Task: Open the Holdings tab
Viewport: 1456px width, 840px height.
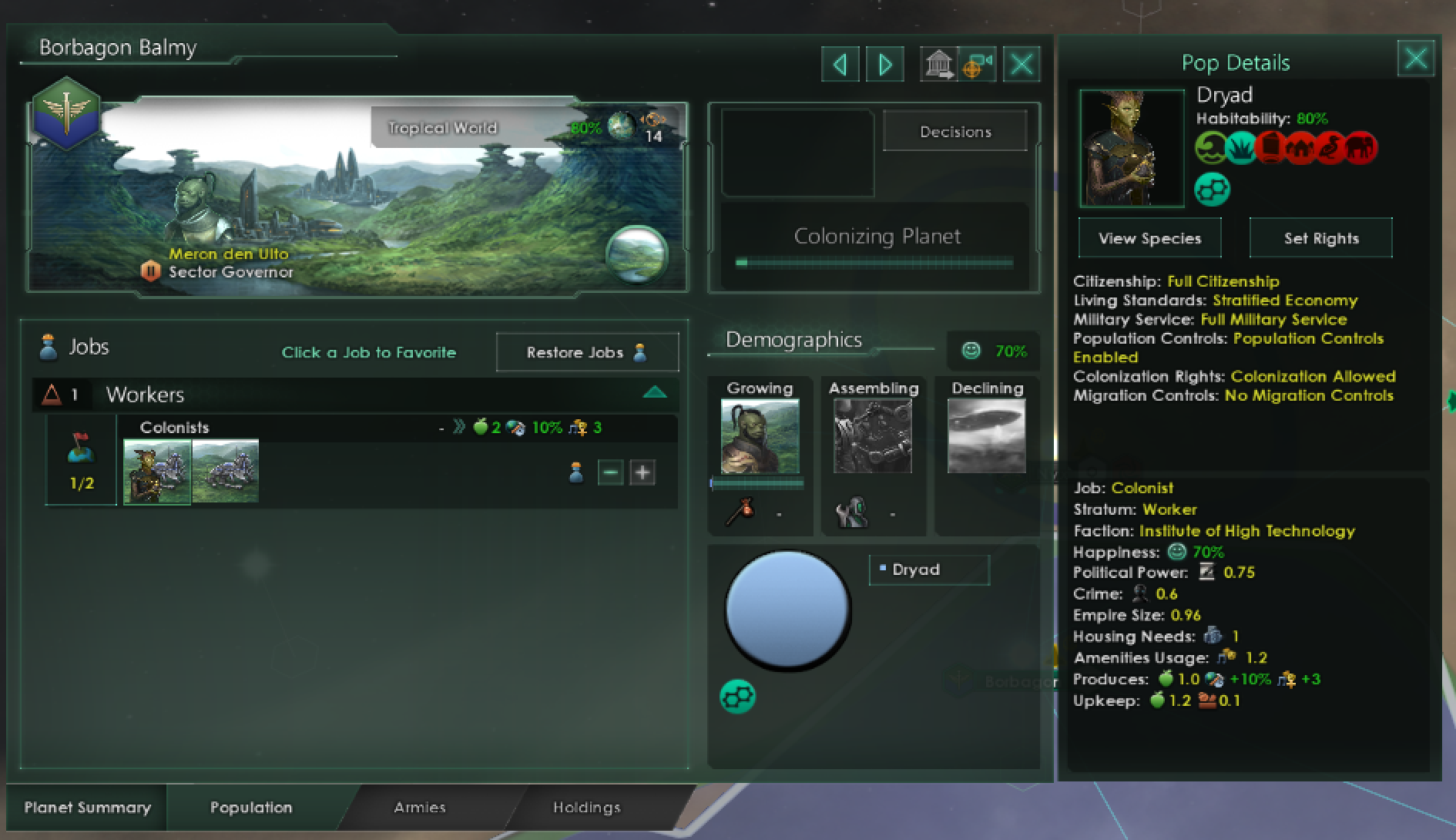Action: coord(586,808)
